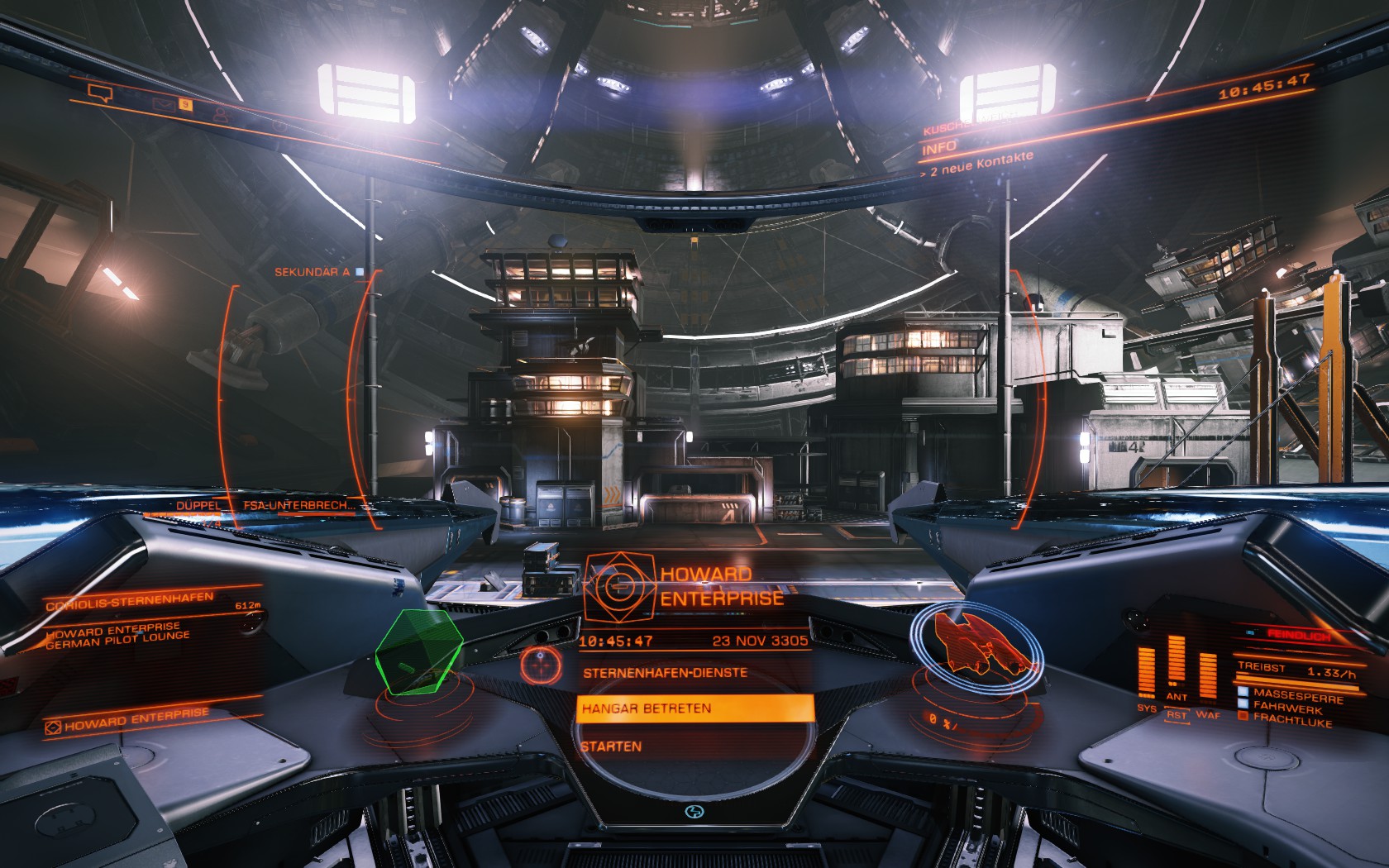This screenshot has height=868, width=1389.
Task: Click the RST power reset label
Action: pos(1177,715)
